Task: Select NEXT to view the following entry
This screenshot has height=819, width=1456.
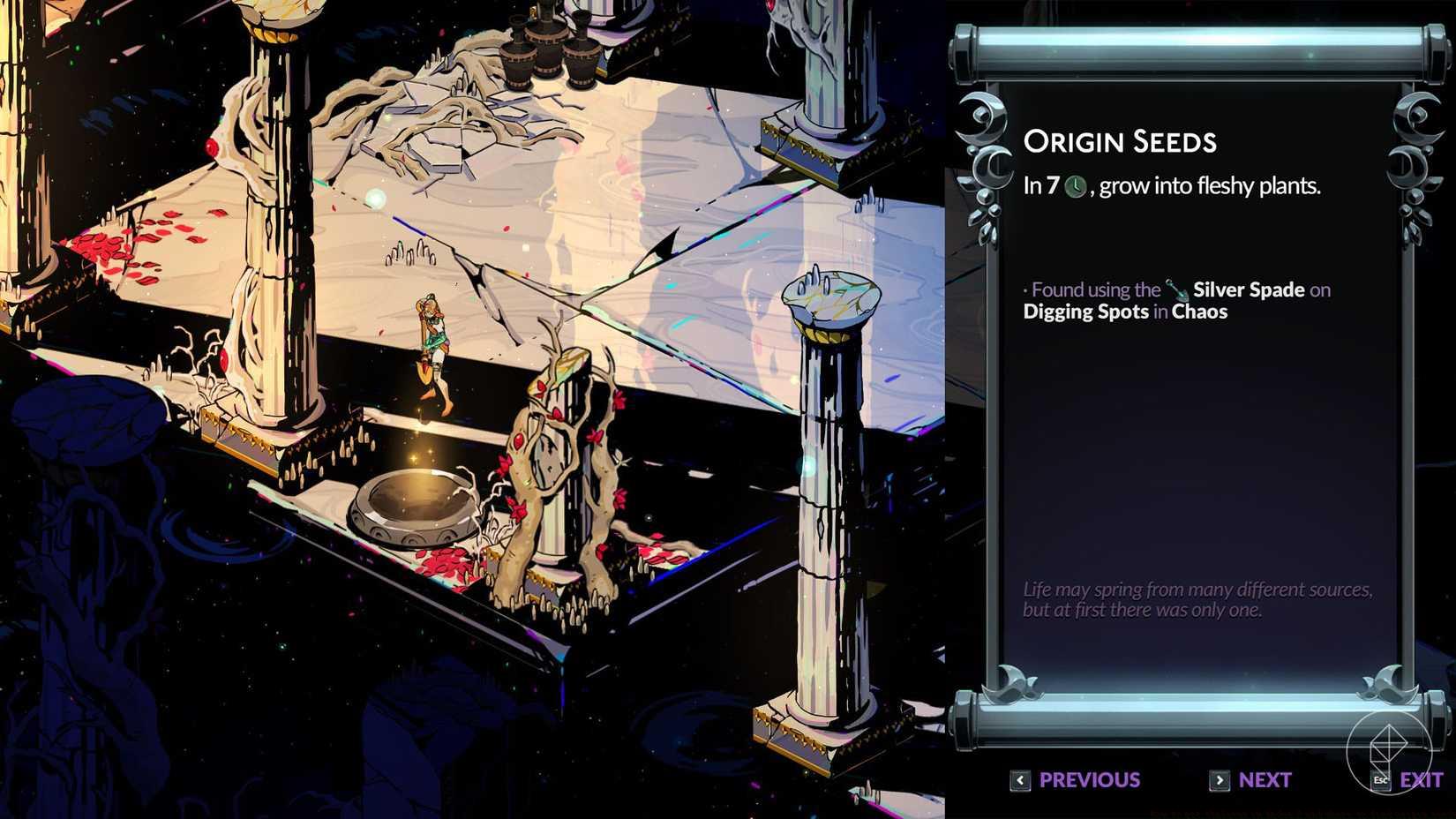Action: tap(1266, 780)
